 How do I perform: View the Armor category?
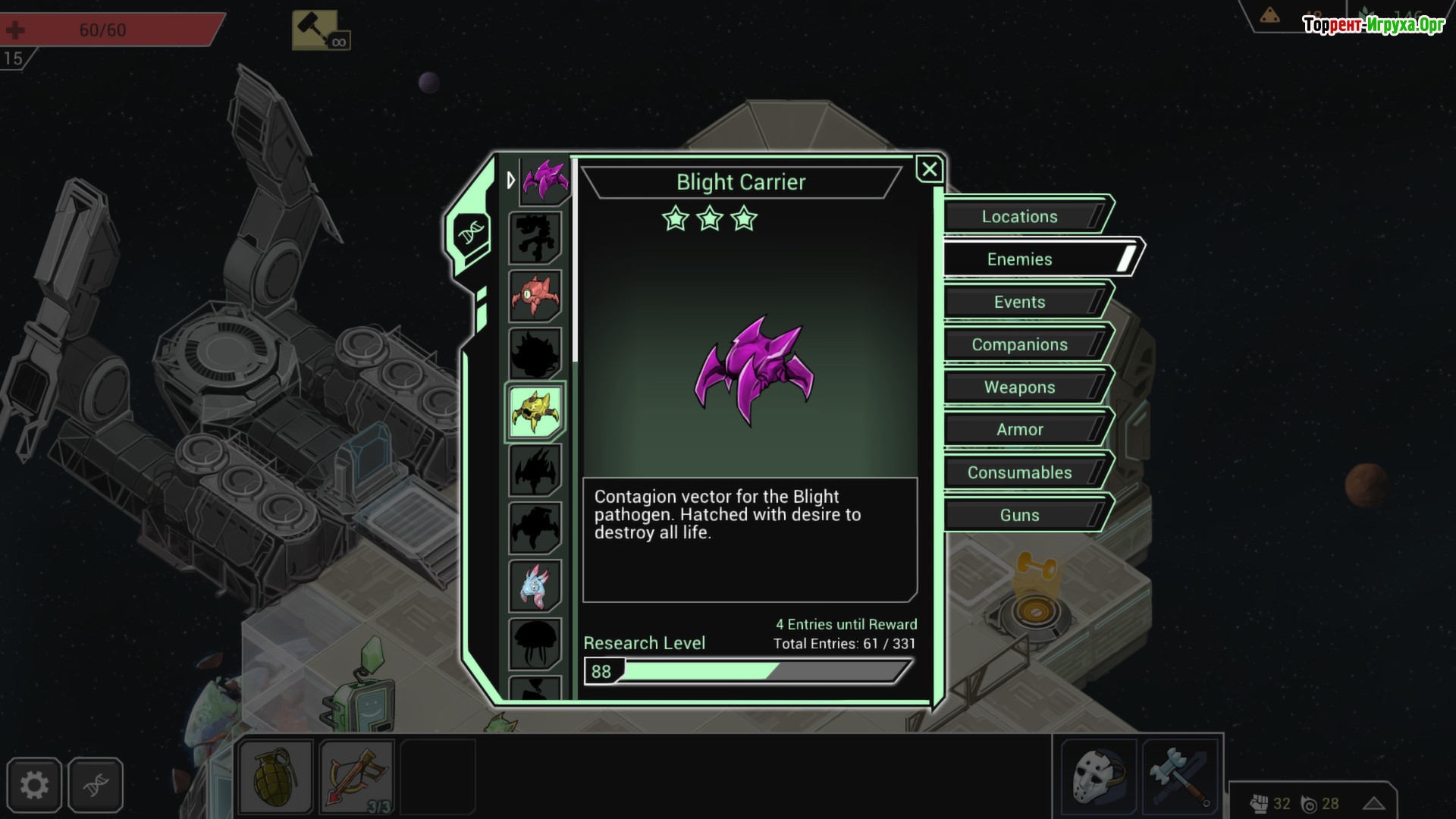pyautogui.click(x=1019, y=430)
